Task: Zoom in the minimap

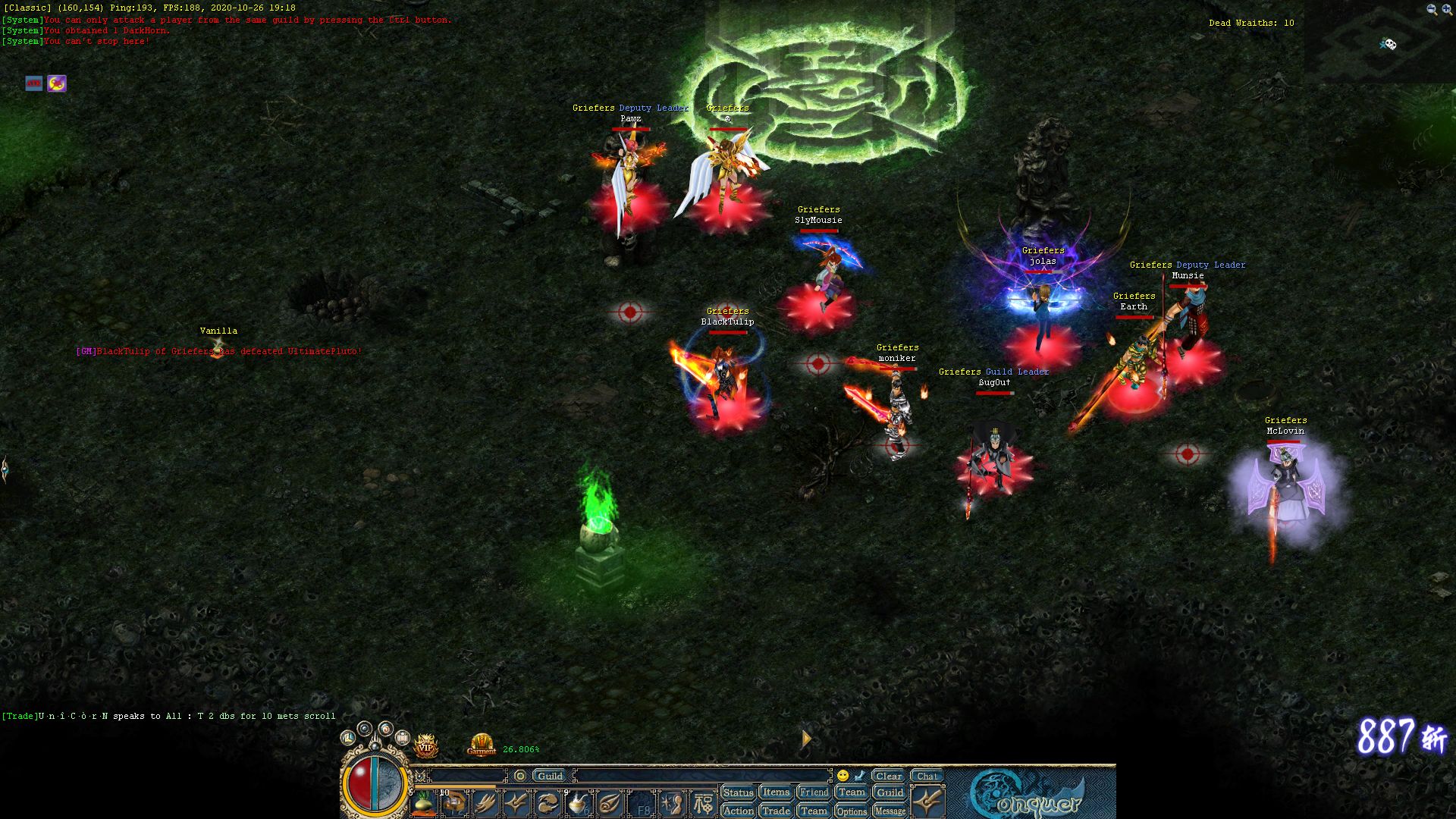Action: click(x=1446, y=10)
